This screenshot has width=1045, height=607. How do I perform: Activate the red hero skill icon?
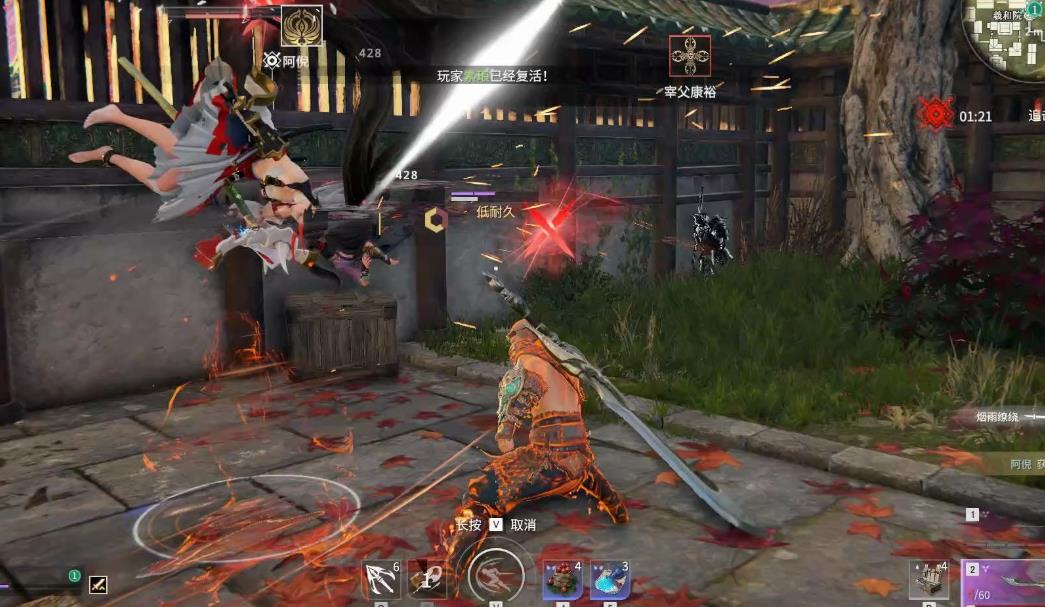pyautogui.click(x=426, y=580)
